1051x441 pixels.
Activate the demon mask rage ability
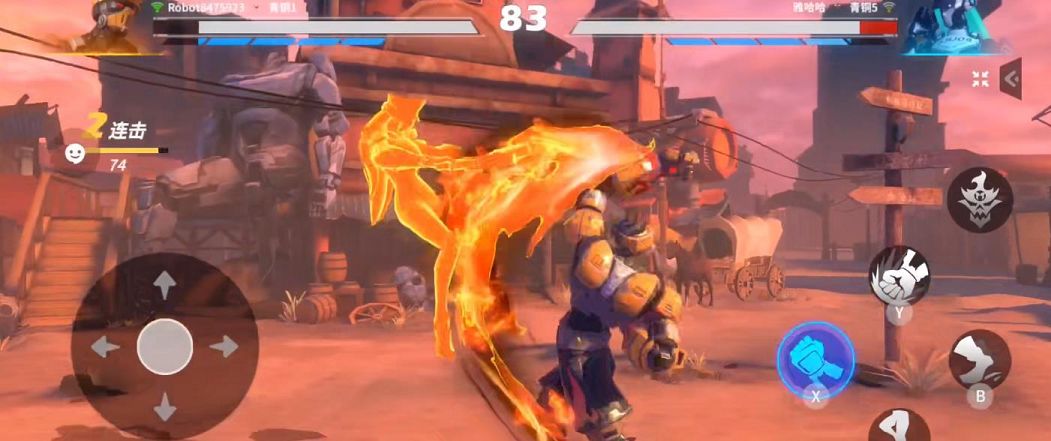979,199
